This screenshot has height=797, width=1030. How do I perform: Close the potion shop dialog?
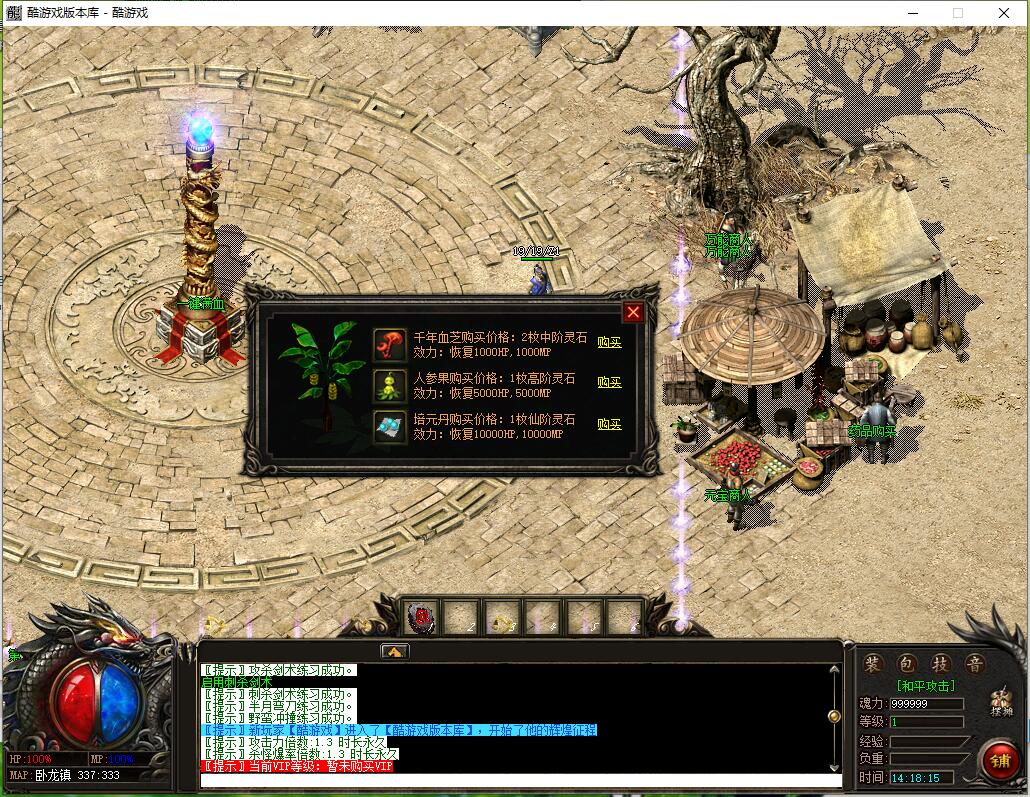633,313
